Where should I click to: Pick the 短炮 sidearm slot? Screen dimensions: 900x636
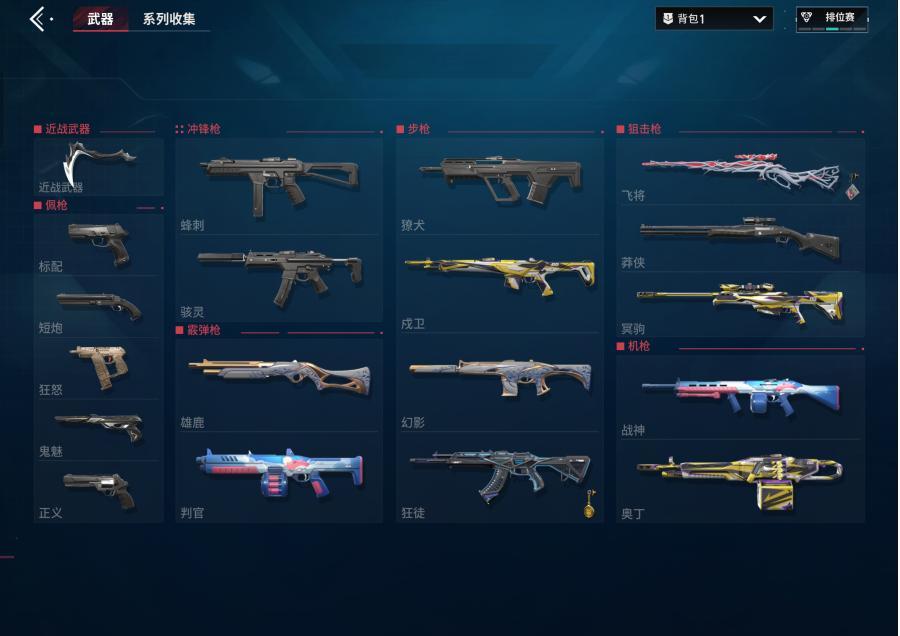click(99, 307)
